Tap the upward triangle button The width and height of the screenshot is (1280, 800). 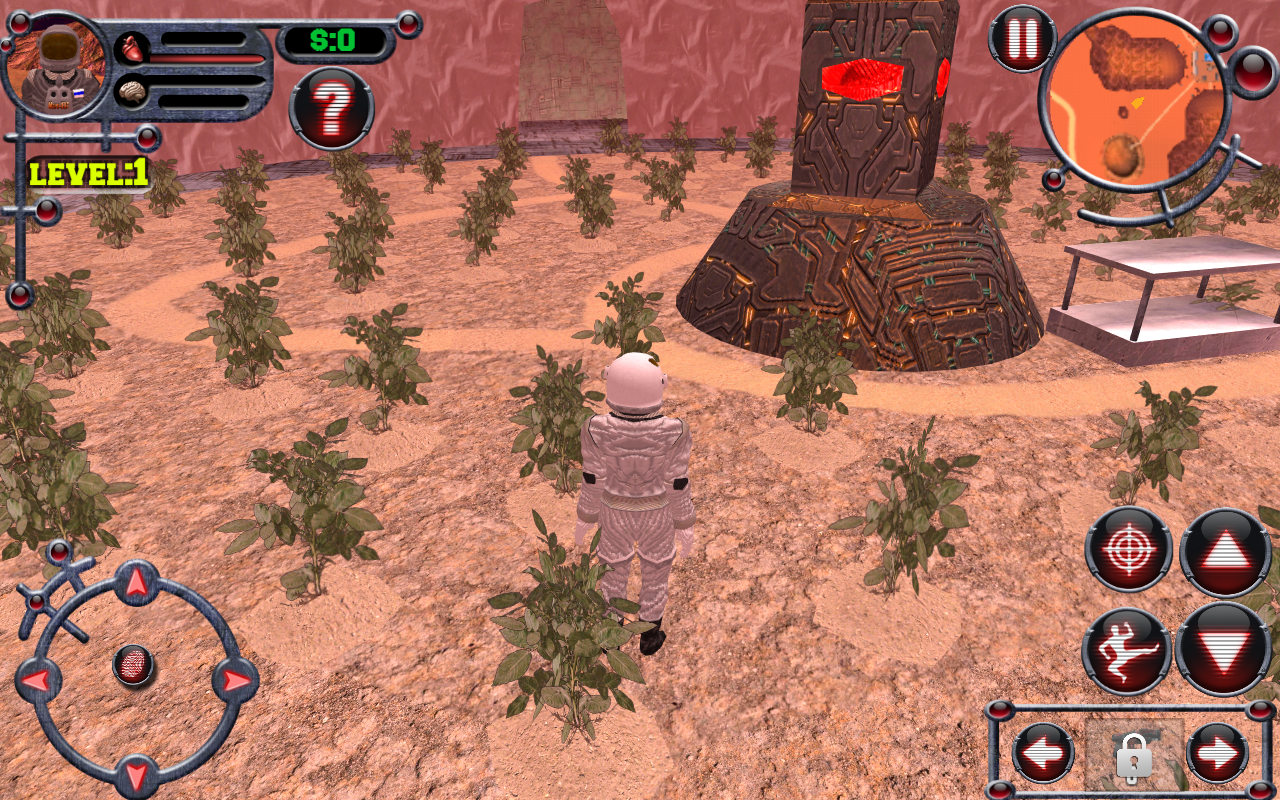[x=1225, y=552]
